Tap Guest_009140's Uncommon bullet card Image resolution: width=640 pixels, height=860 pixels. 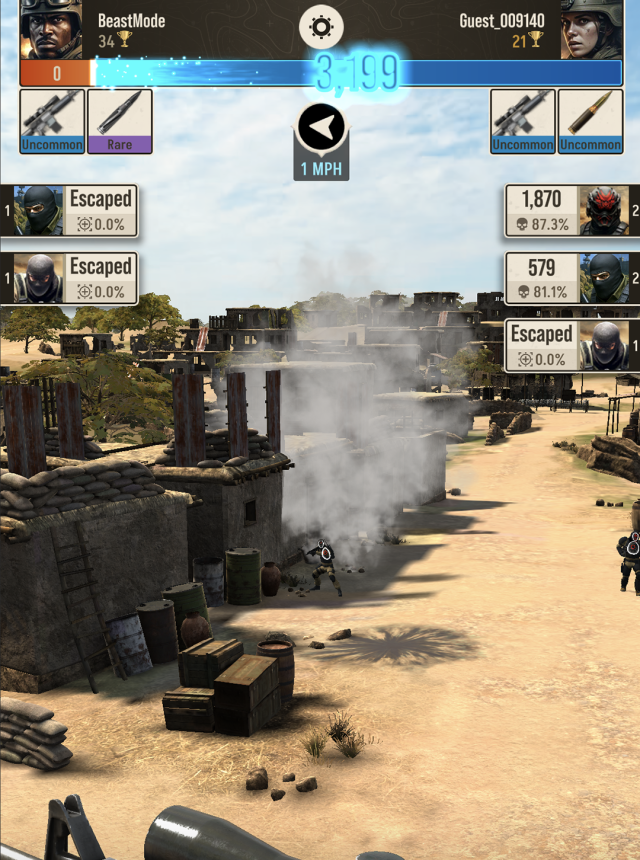tap(590, 121)
